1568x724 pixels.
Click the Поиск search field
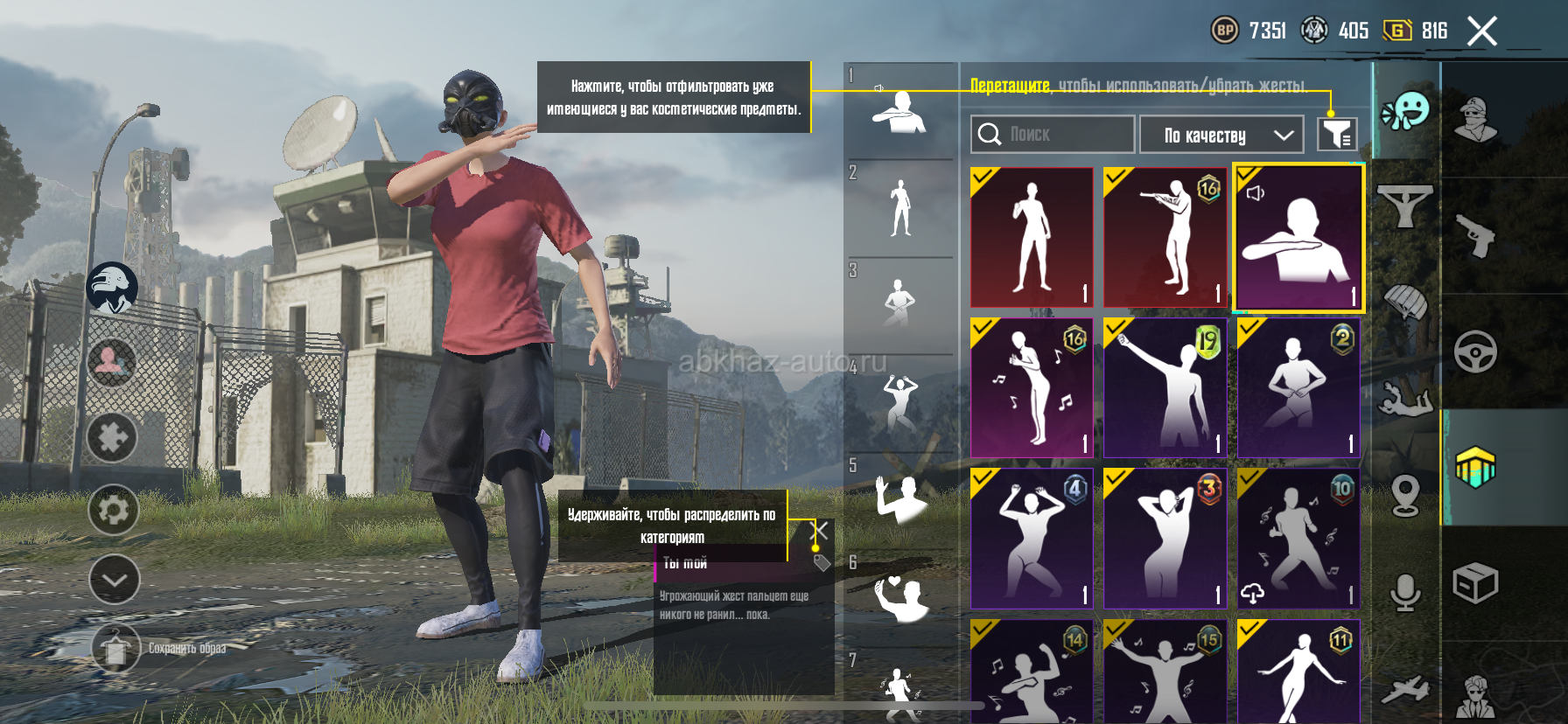[1052, 135]
